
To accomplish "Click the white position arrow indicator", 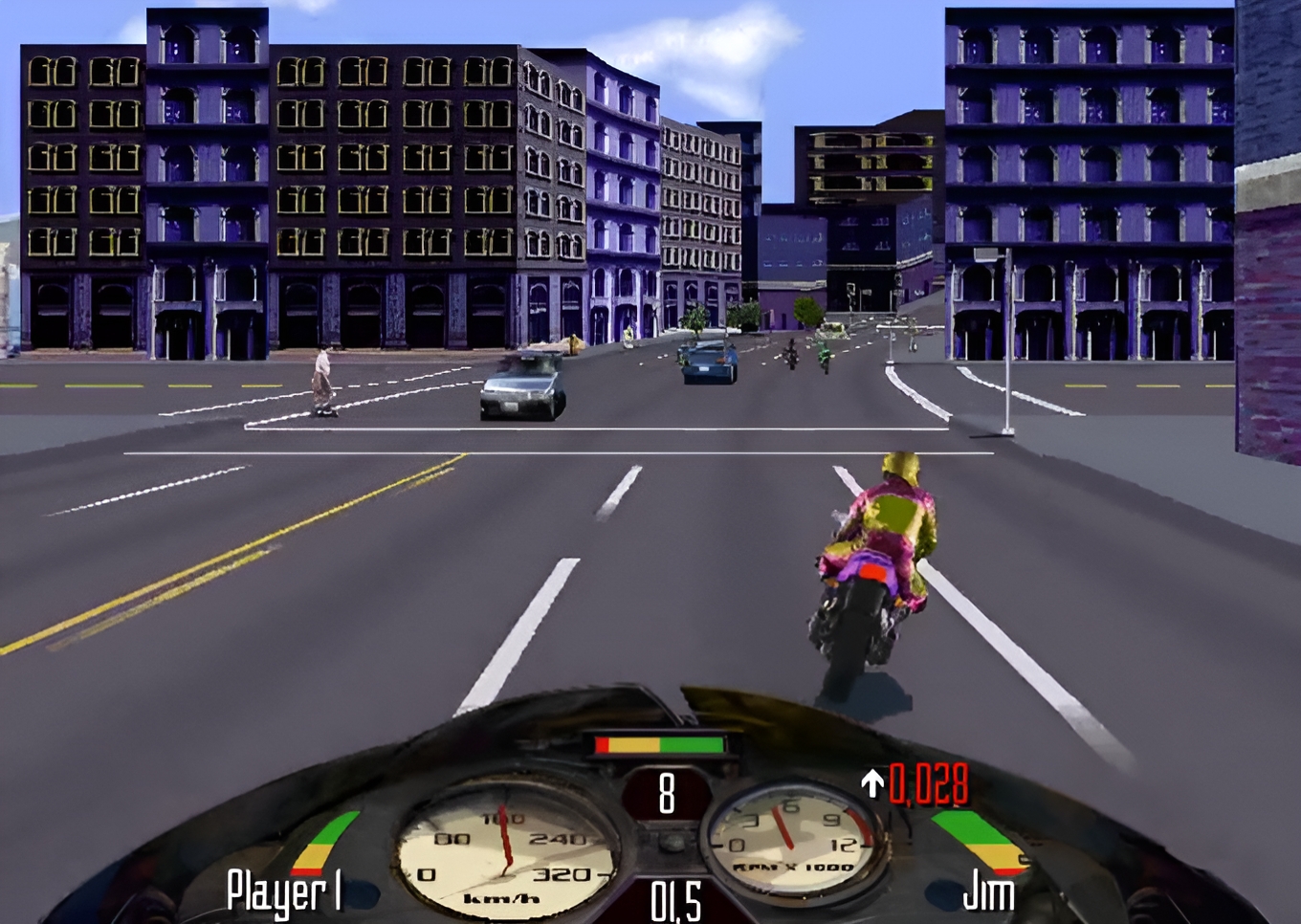I will pyautogui.click(x=871, y=782).
